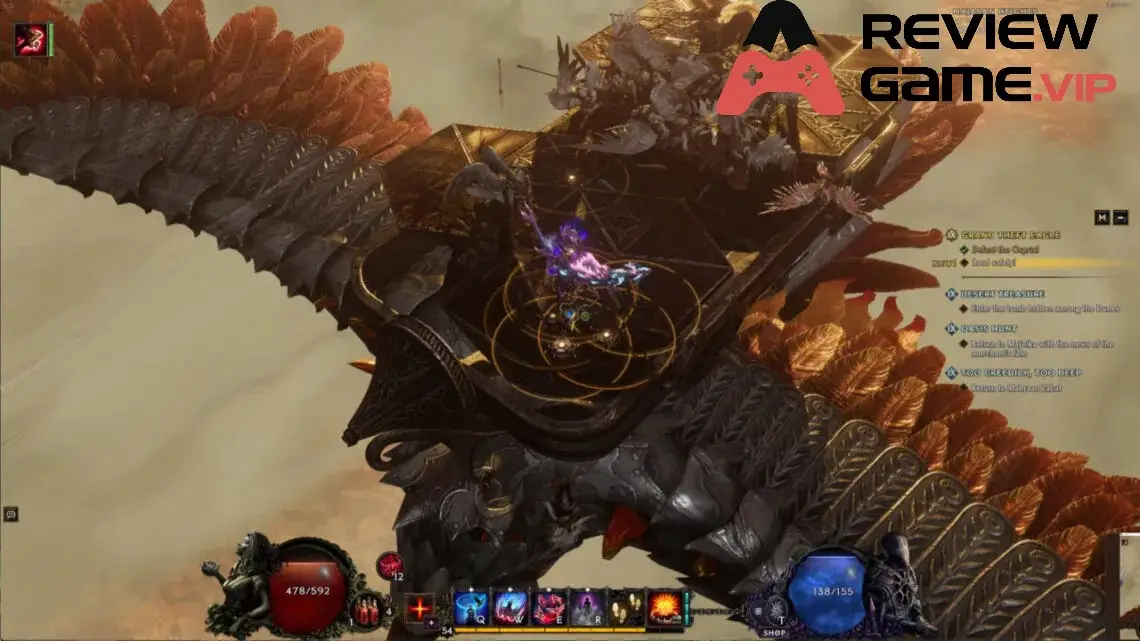Collapse the quest tracker with minus button
This screenshot has width=1140, height=641.
(1120, 217)
